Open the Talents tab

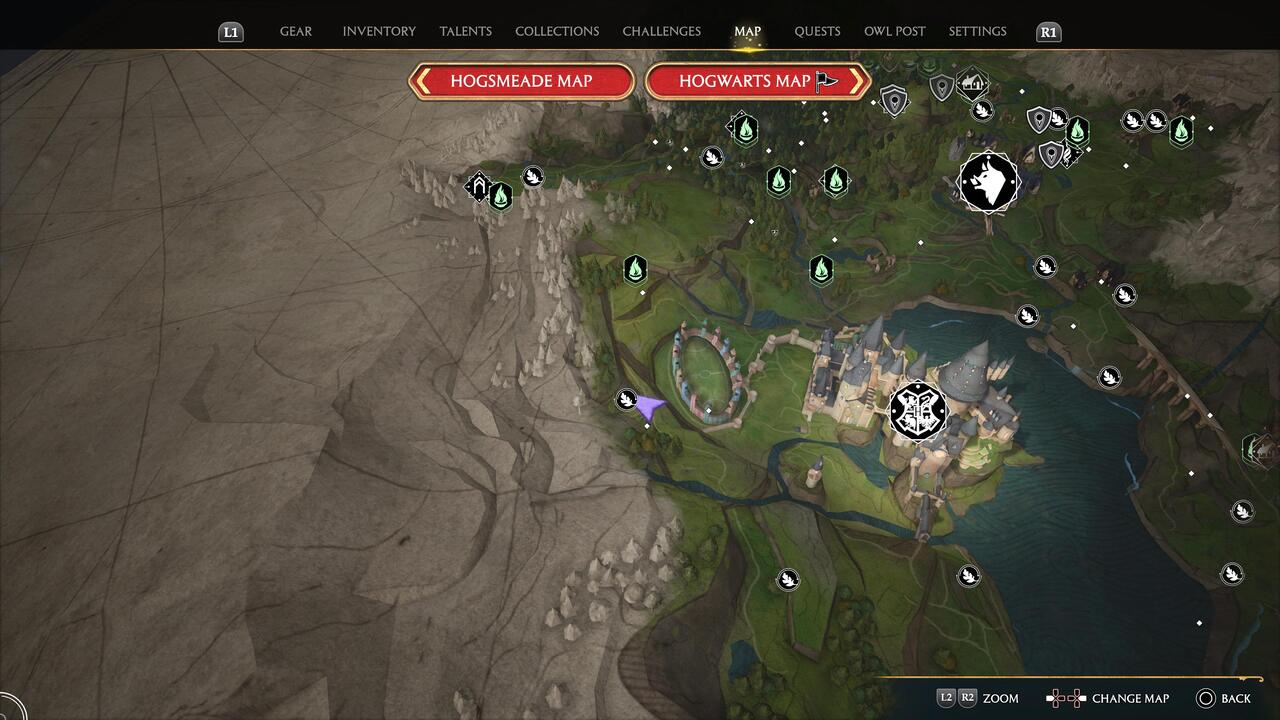click(x=465, y=31)
